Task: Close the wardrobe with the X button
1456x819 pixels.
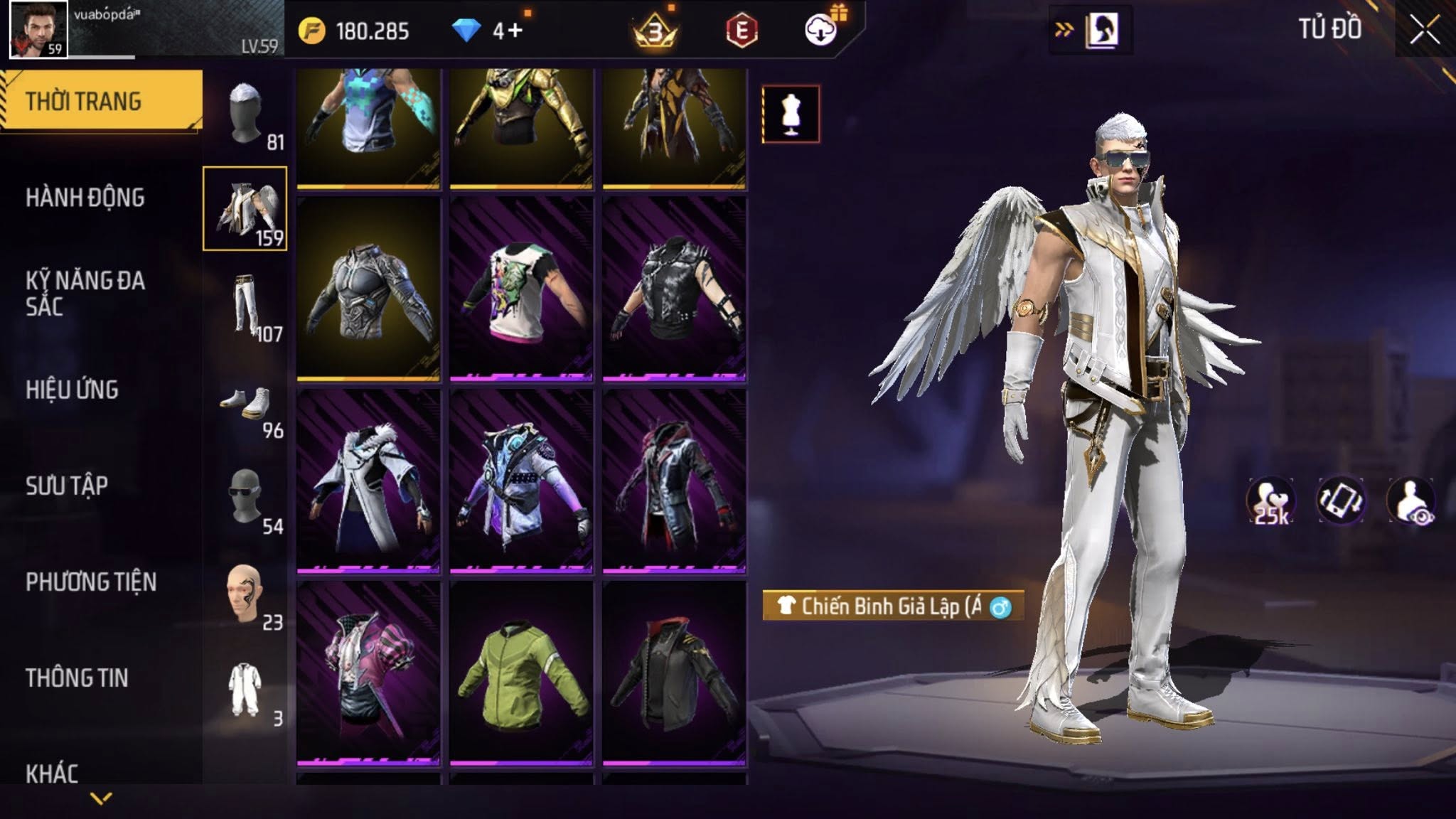Action: [x=1425, y=31]
